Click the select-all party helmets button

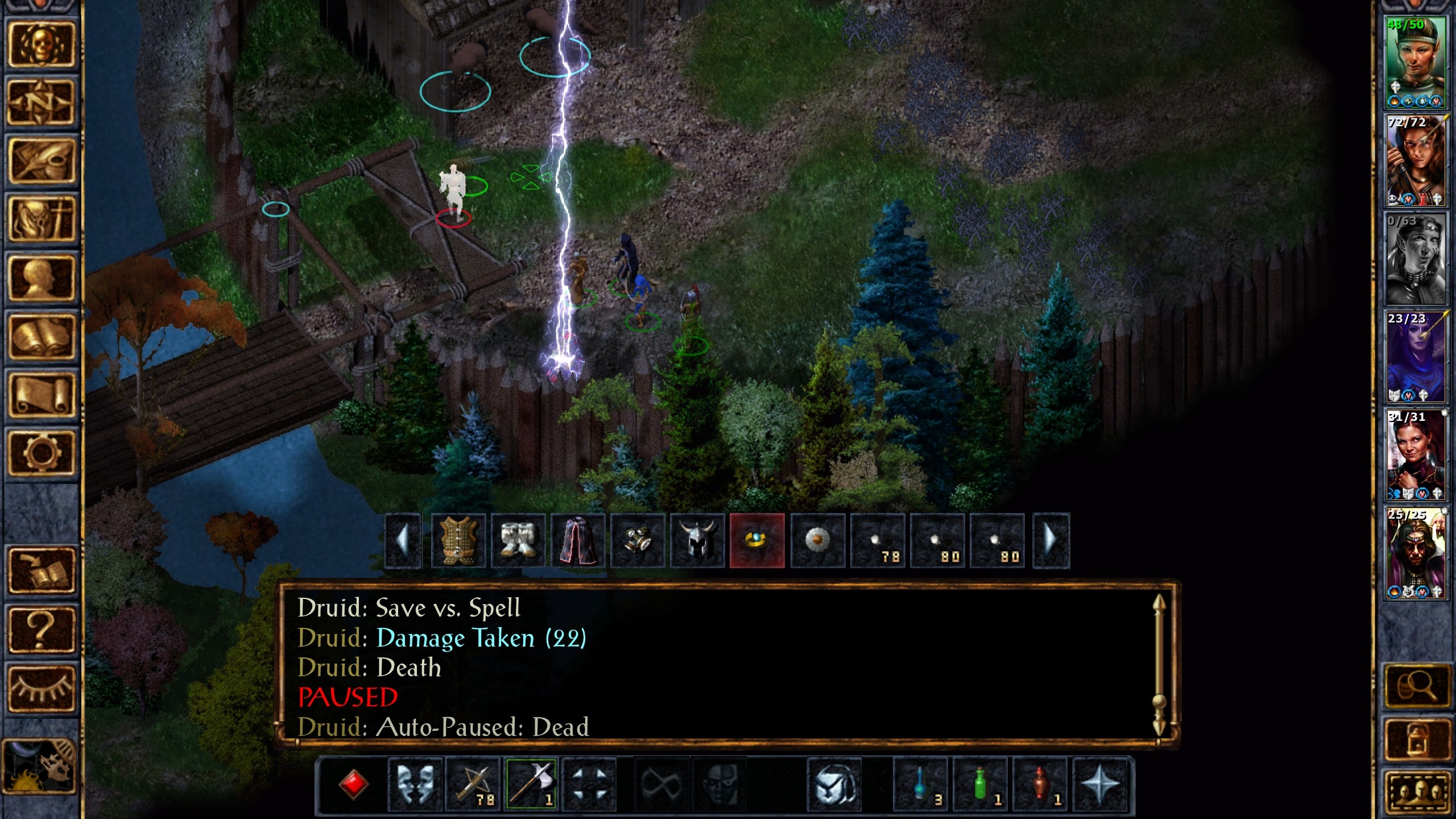(x=1416, y=793)
